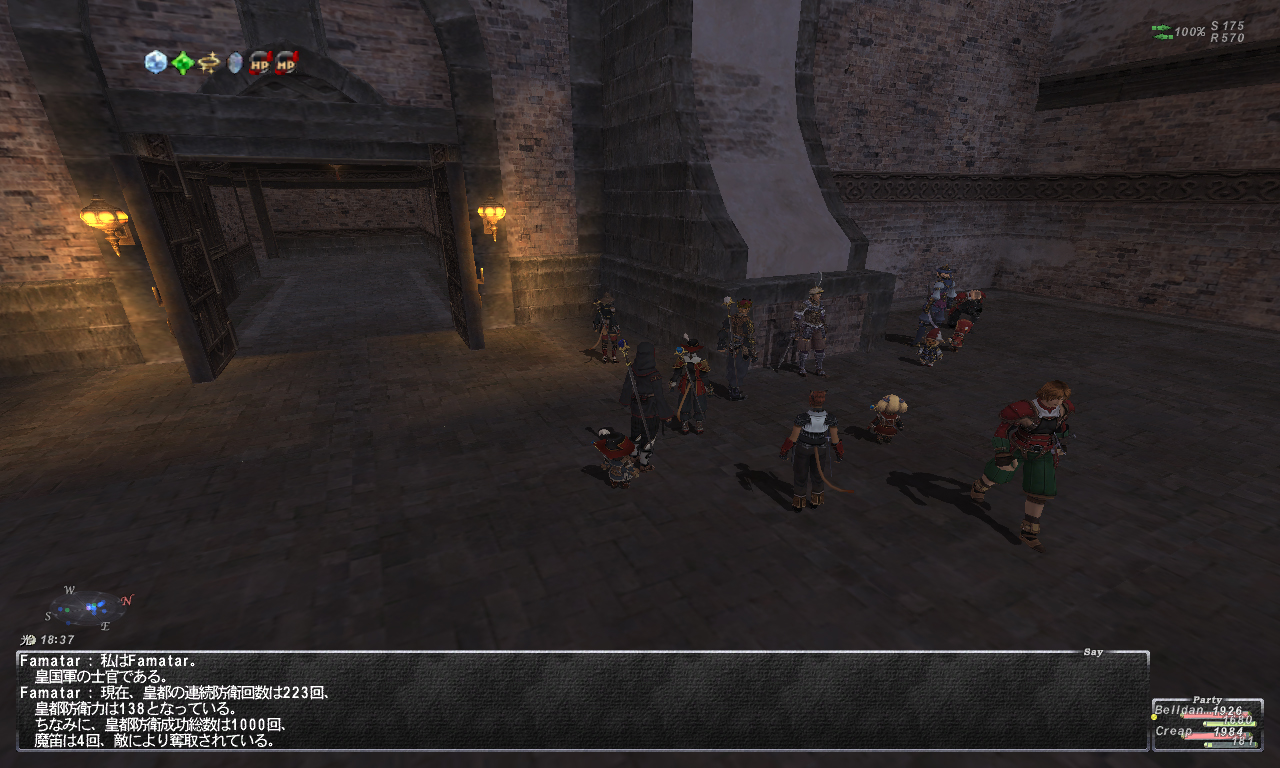Image resolution: width=1280 pixels, height=768 pixels.
Task: Select the MP status effect icon
Action: pos(286,63)
